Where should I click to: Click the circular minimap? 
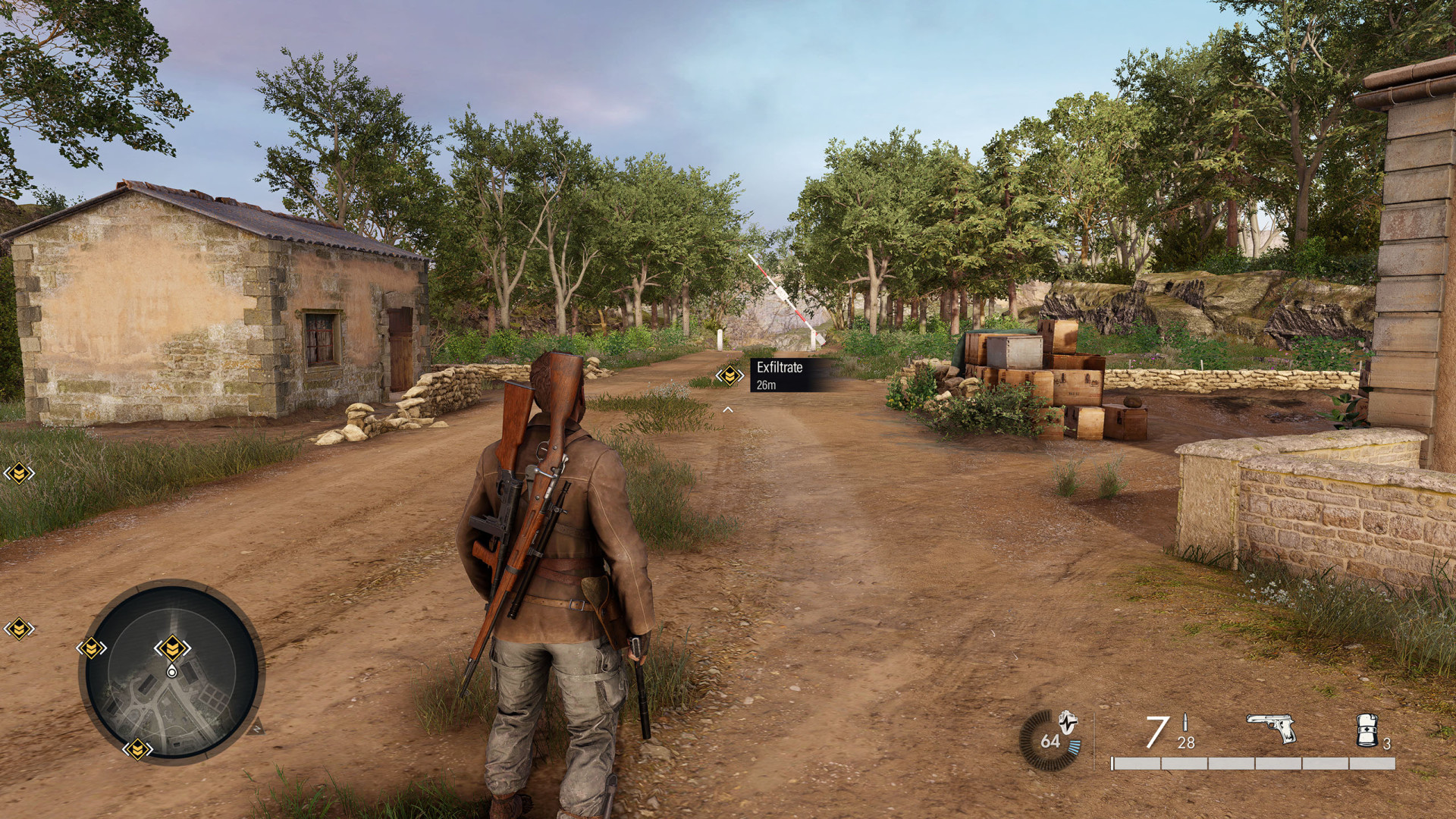coord(171,672)
